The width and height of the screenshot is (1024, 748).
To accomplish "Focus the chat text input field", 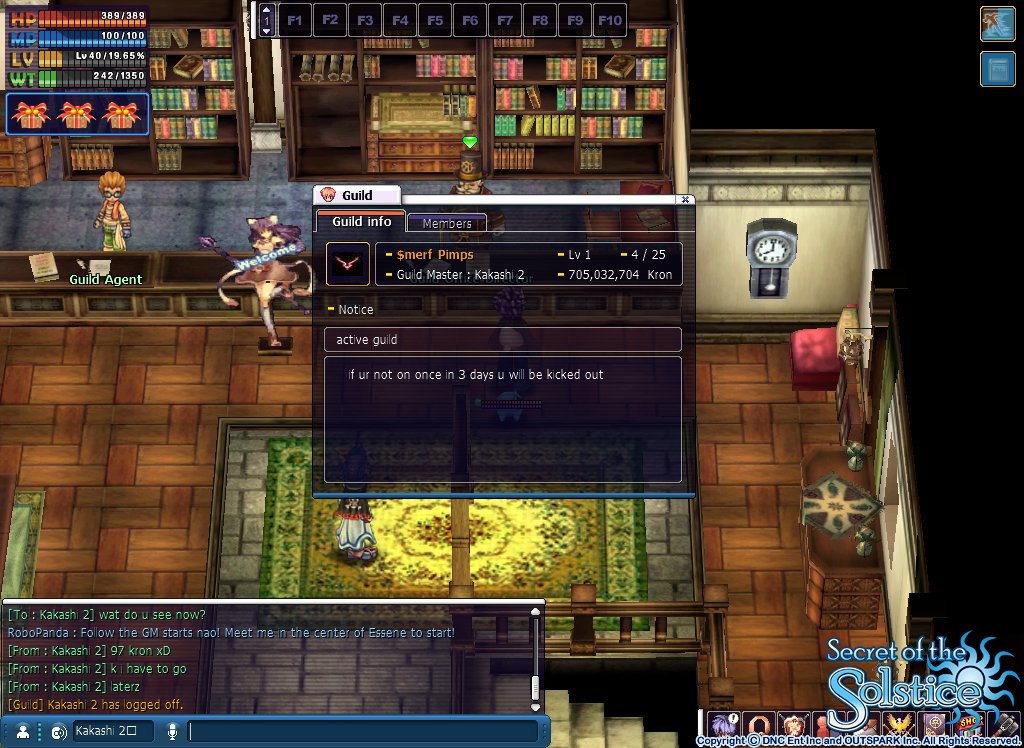I will click(x=360, y=731).
